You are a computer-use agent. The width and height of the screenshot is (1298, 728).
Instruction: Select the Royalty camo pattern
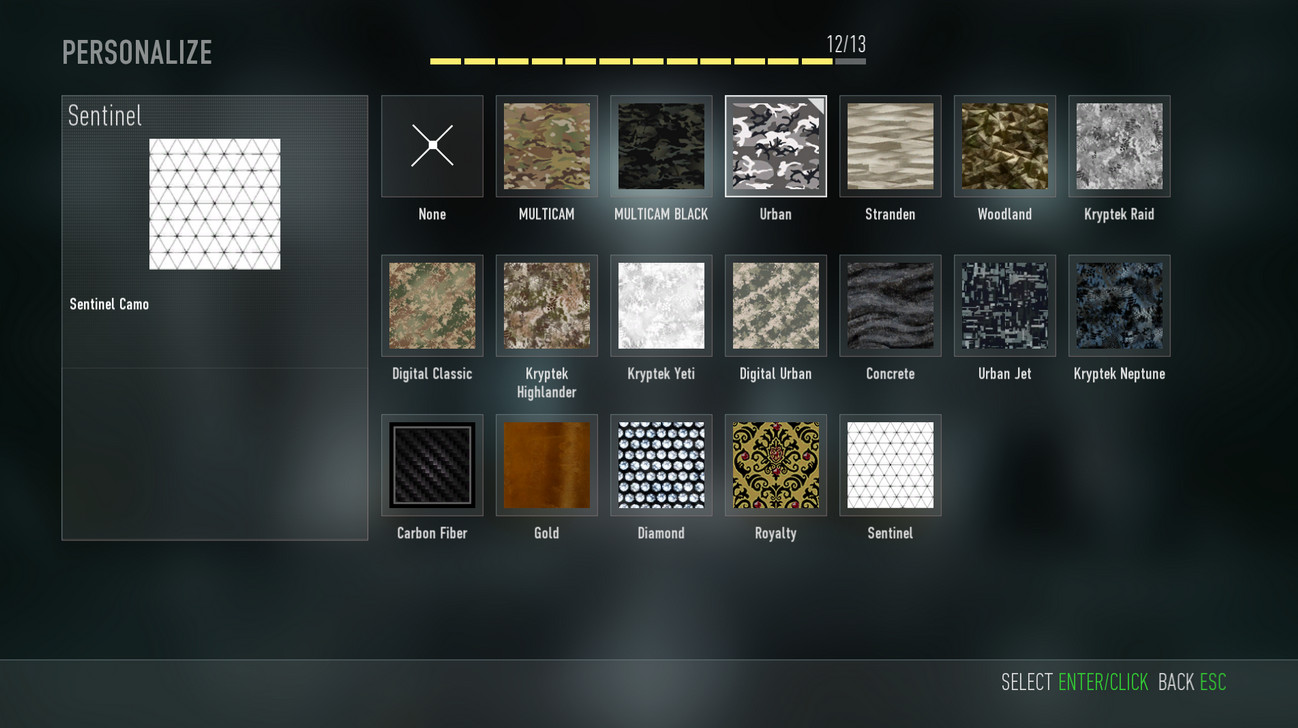775,465
